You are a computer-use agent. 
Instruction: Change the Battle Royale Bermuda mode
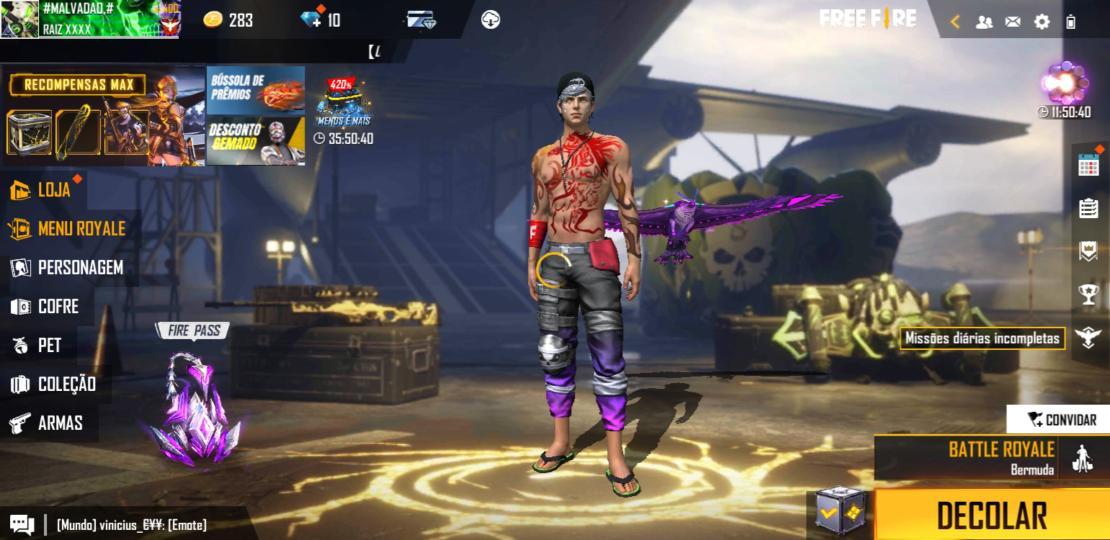pyautogui.click(x=990, y=457)
